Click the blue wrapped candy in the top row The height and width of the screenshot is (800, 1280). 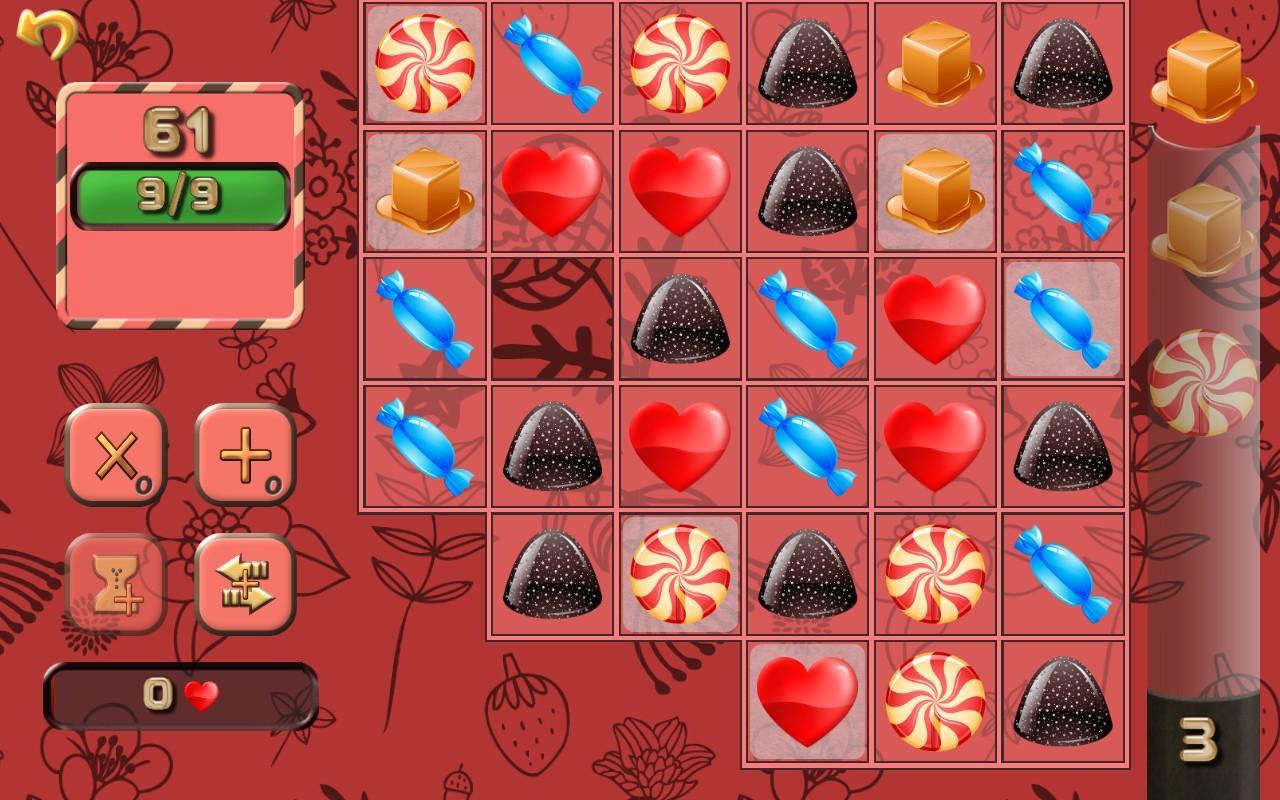(x=551, y=62)
